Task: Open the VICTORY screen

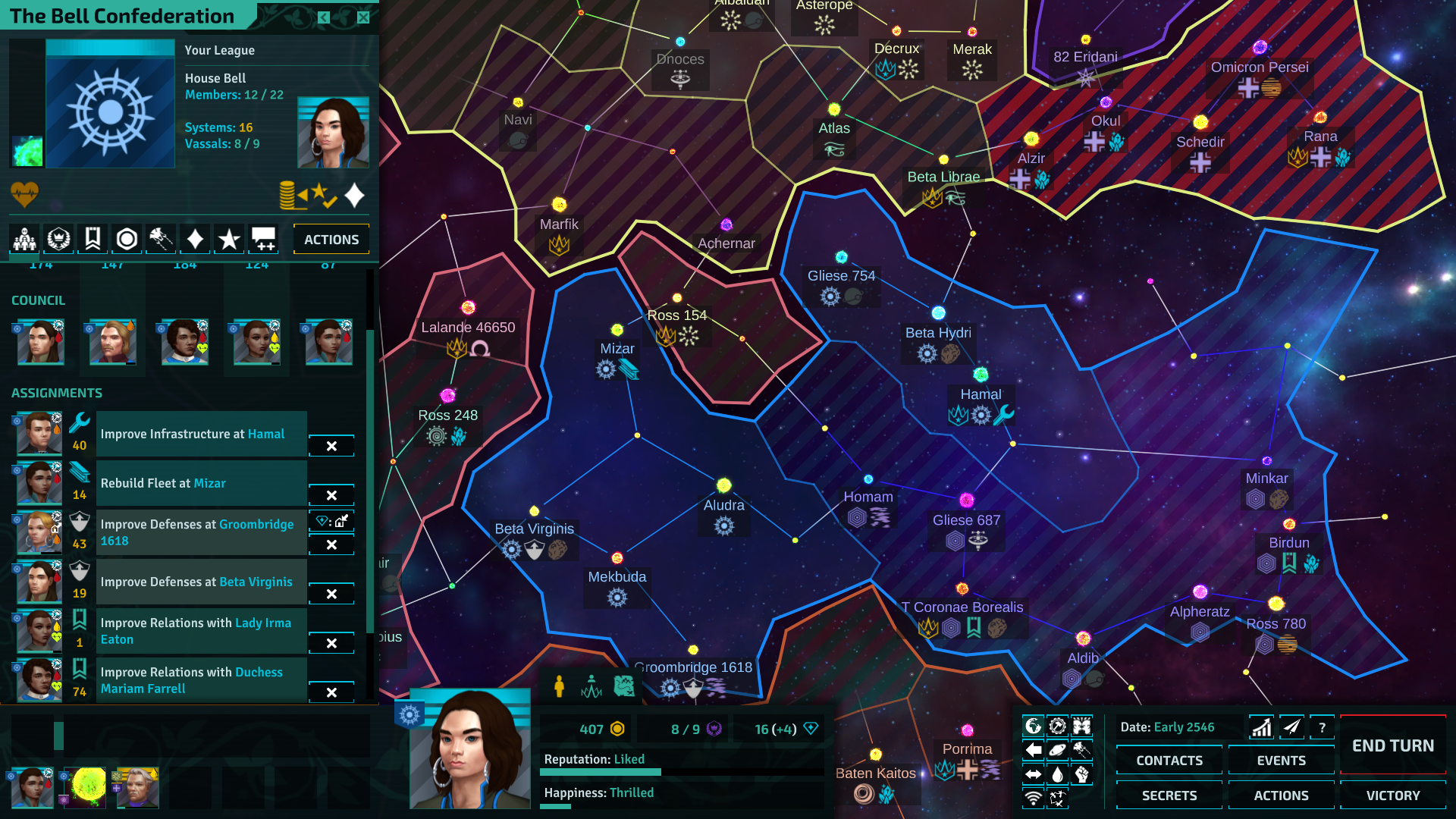Action: click(1393, 795)
